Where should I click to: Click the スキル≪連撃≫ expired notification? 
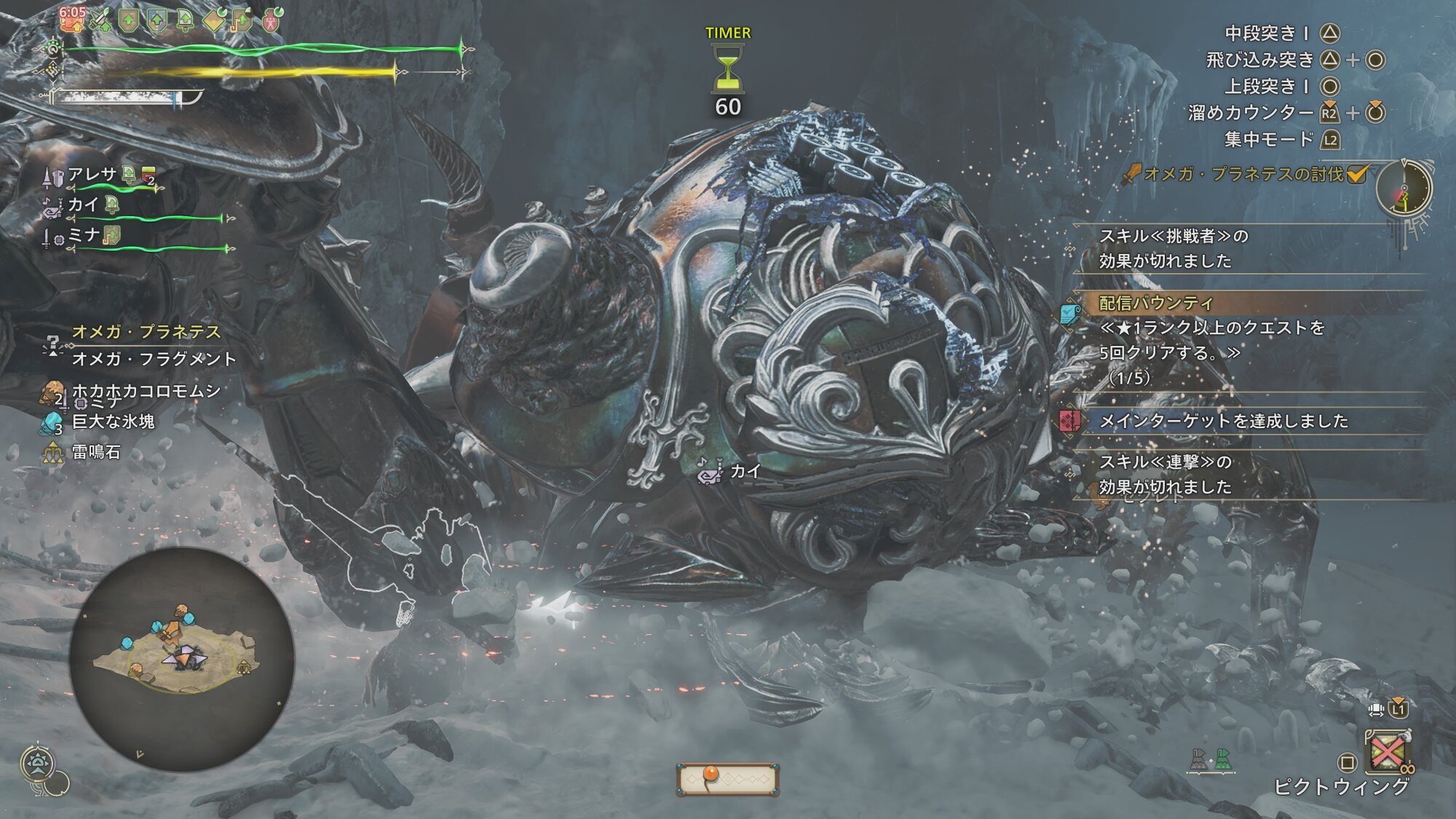click(1165, 474)
